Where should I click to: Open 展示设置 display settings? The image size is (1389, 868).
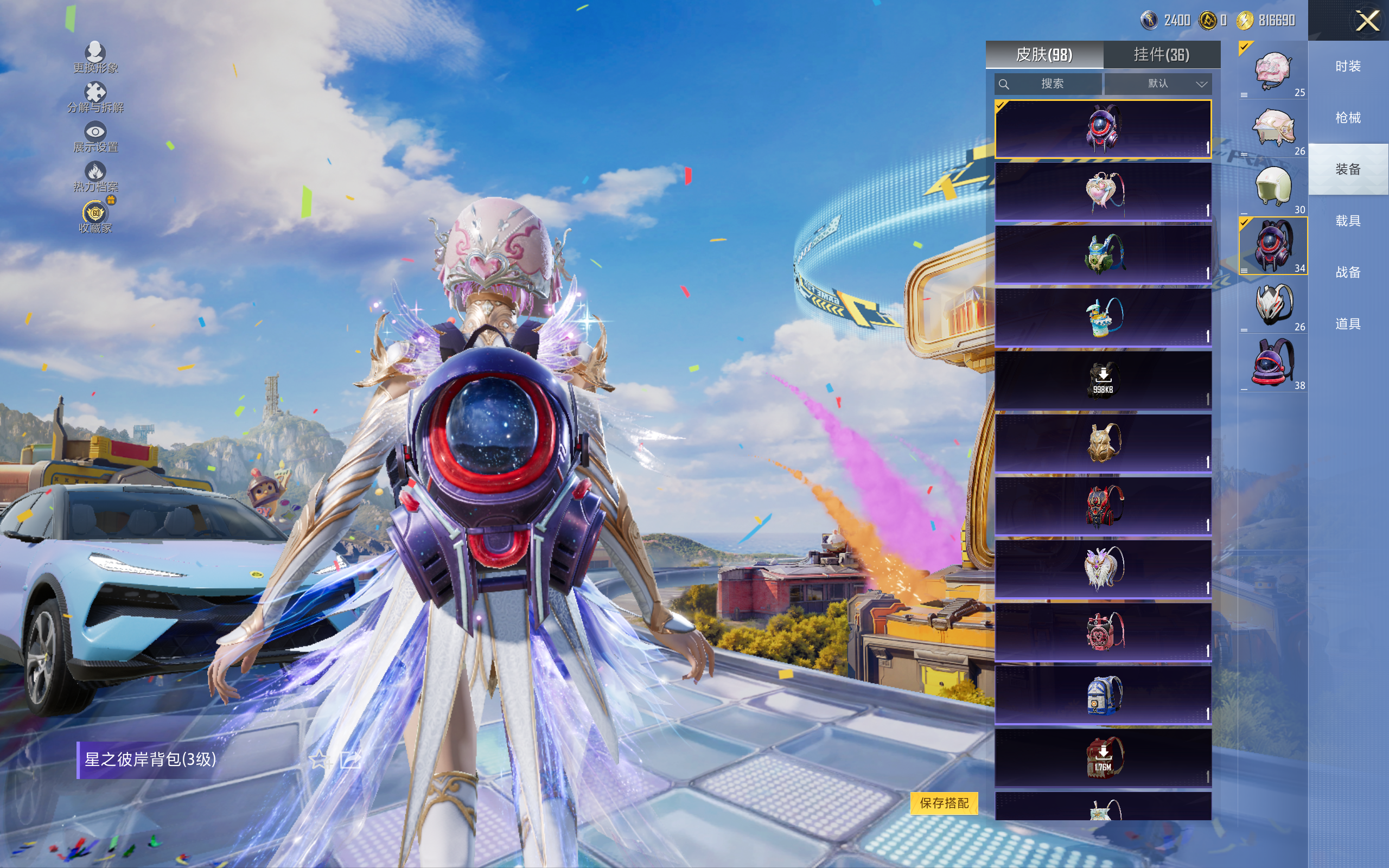point(95,138)
